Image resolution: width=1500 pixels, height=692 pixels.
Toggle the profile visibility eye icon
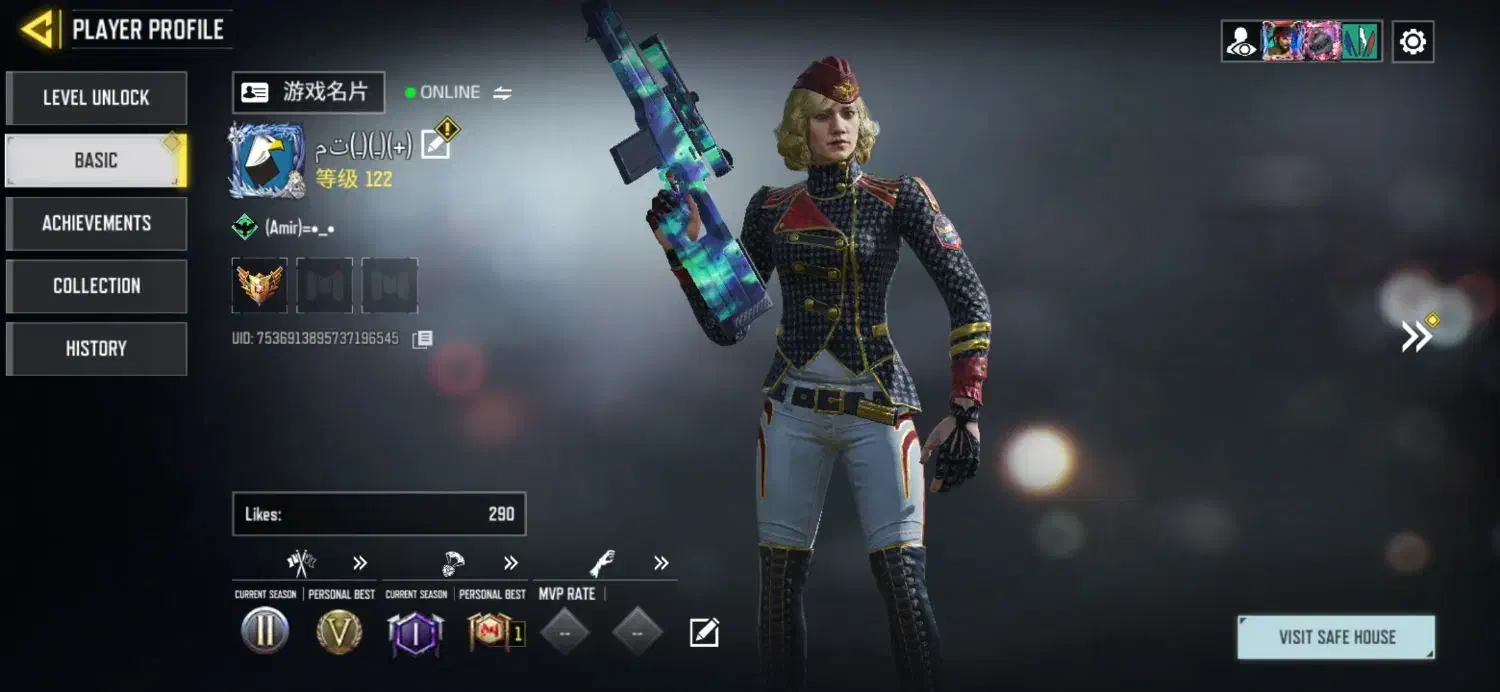coord(1242,42)
